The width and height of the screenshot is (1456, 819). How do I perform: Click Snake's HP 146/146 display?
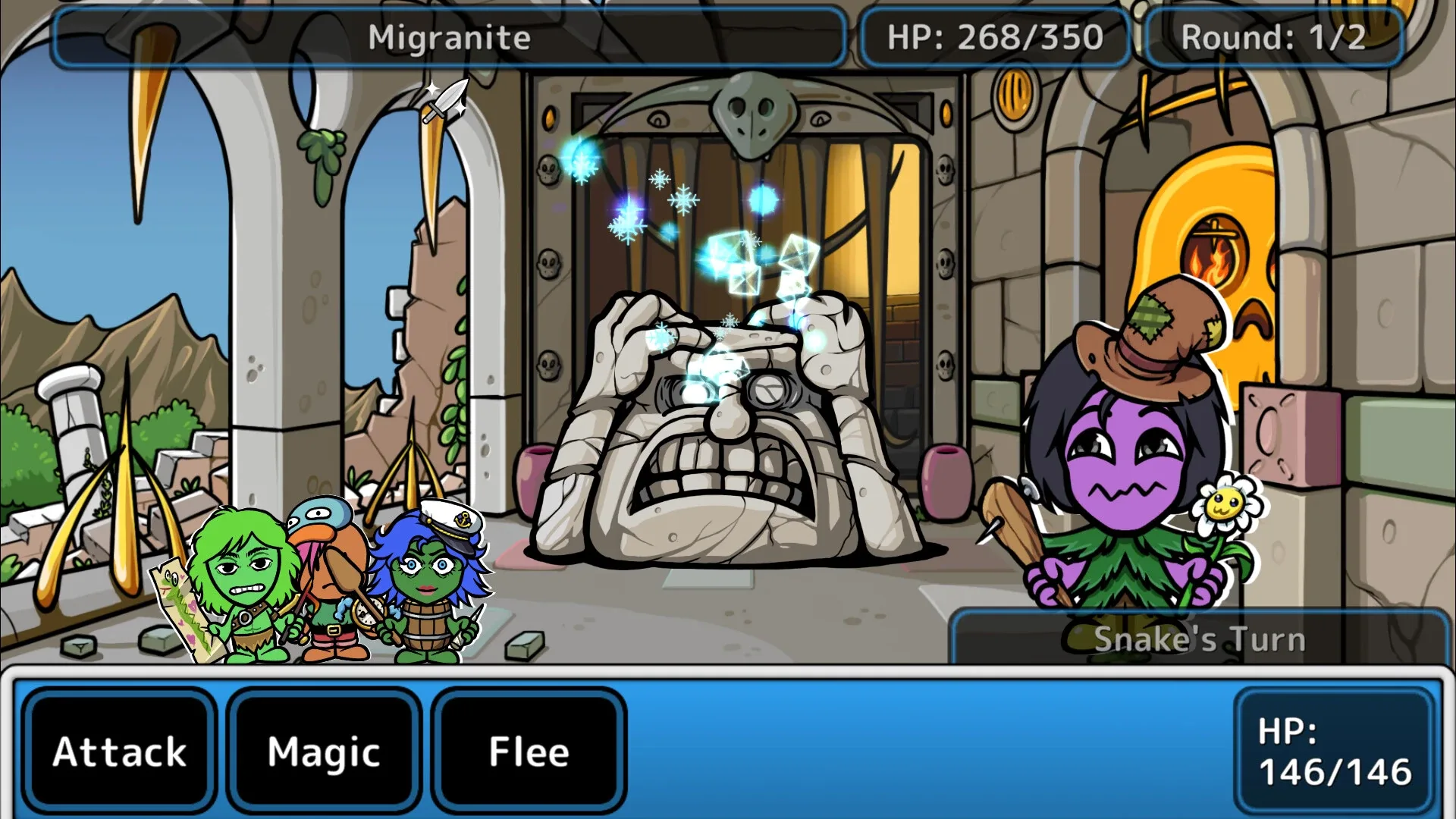point(1332,752)
